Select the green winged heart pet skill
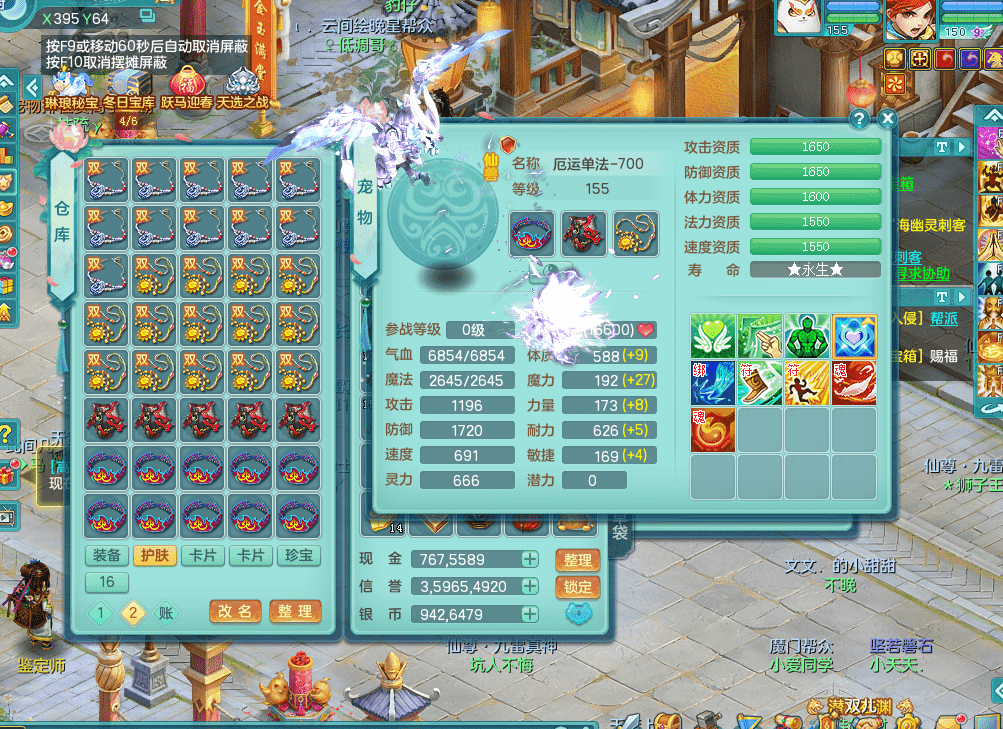Image resolution: width=1003 pixels, height=729 pixels. point(713,336)
